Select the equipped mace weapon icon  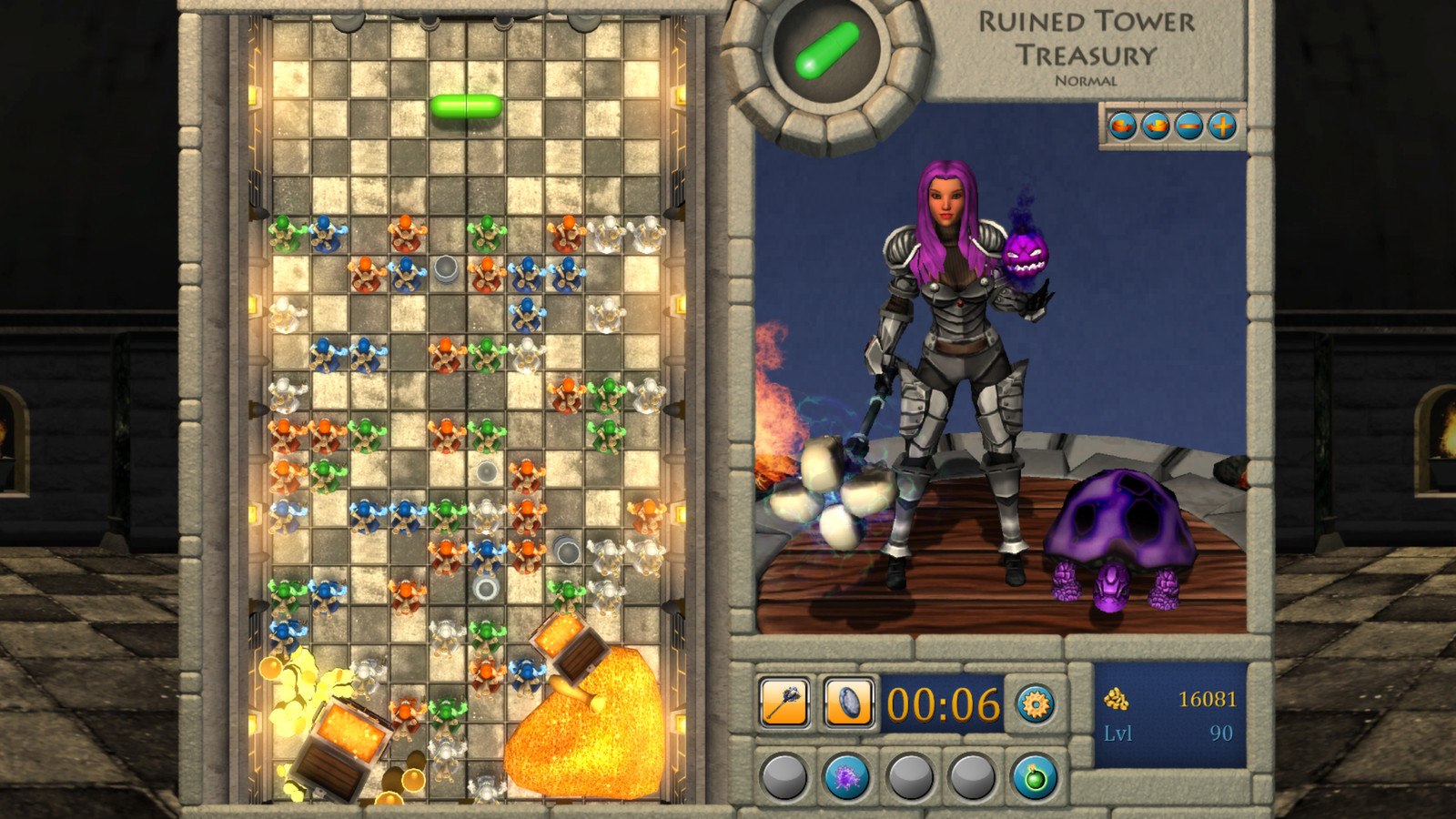point(784,702)
